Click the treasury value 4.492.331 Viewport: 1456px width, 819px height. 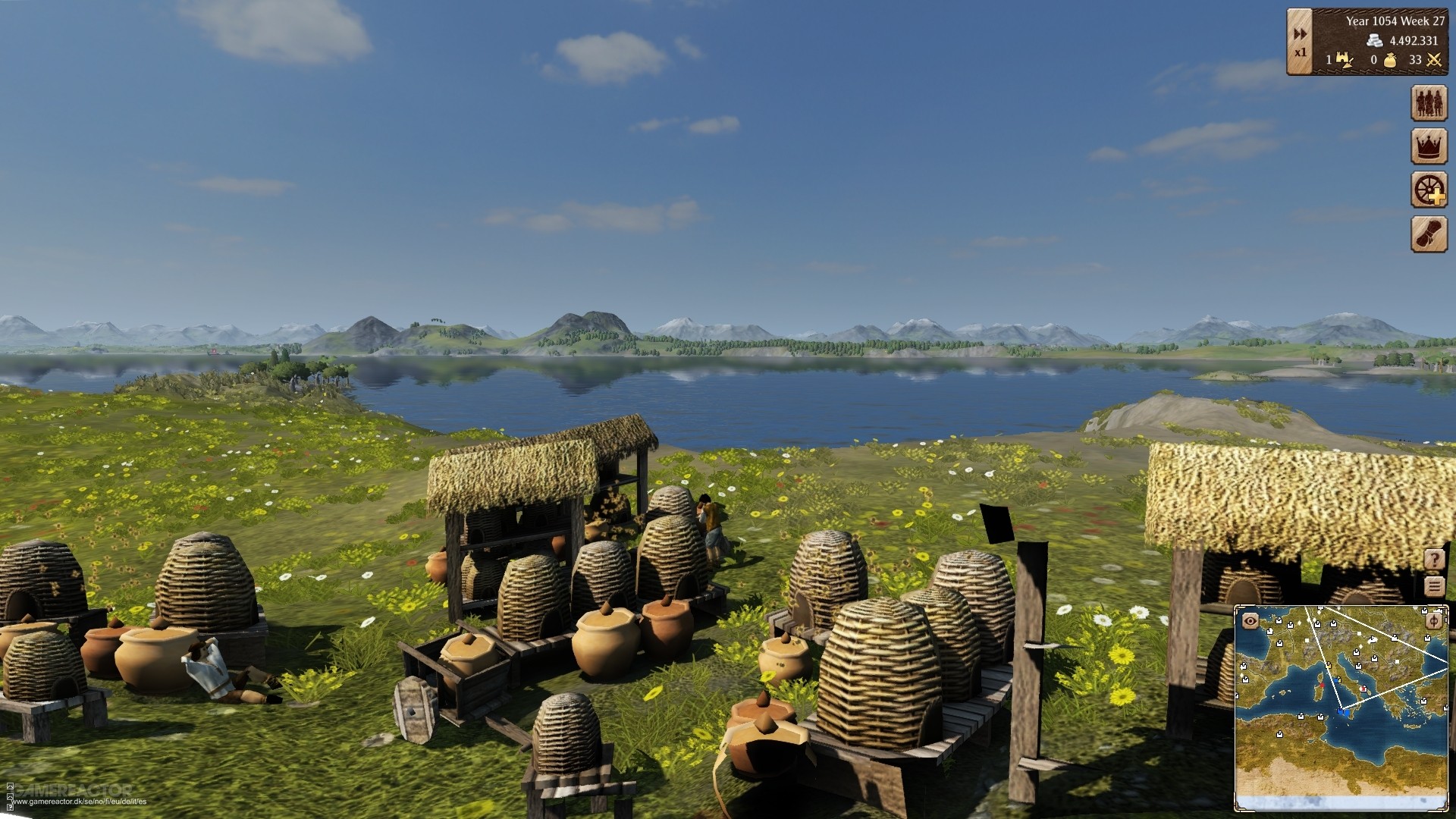(1414, 41)
